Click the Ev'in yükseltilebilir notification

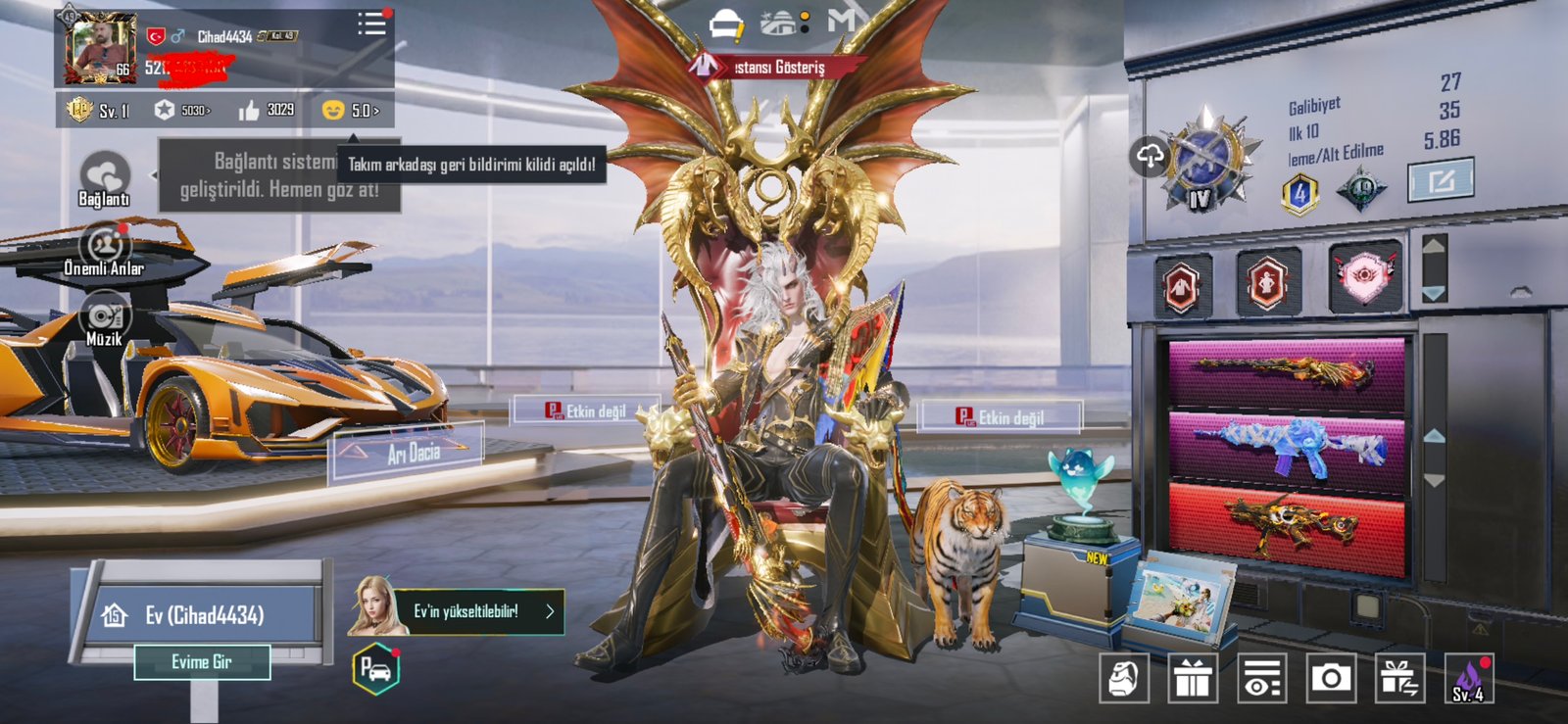477,611
